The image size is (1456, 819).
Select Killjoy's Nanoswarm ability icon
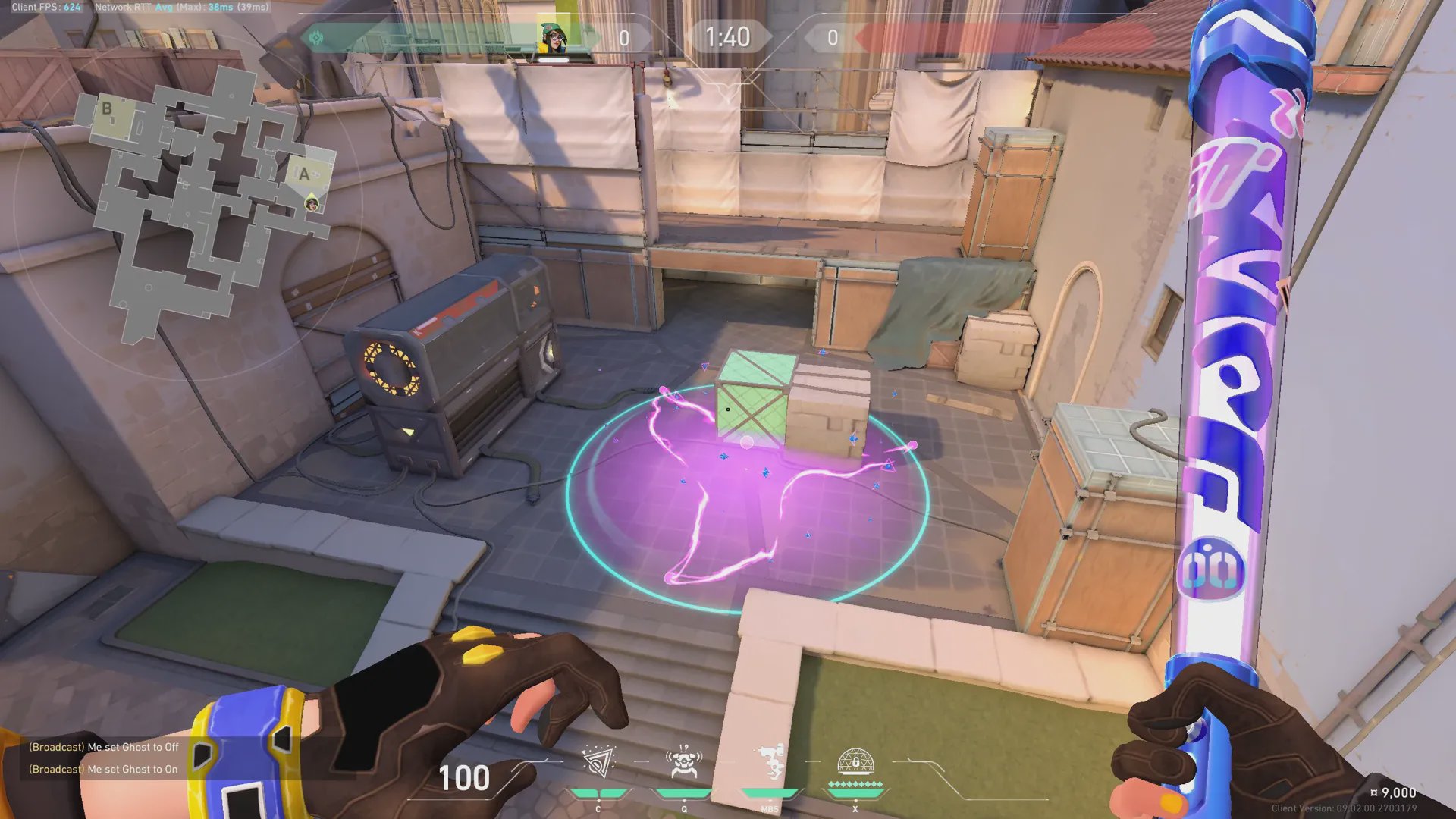click(x=598, y=763)
